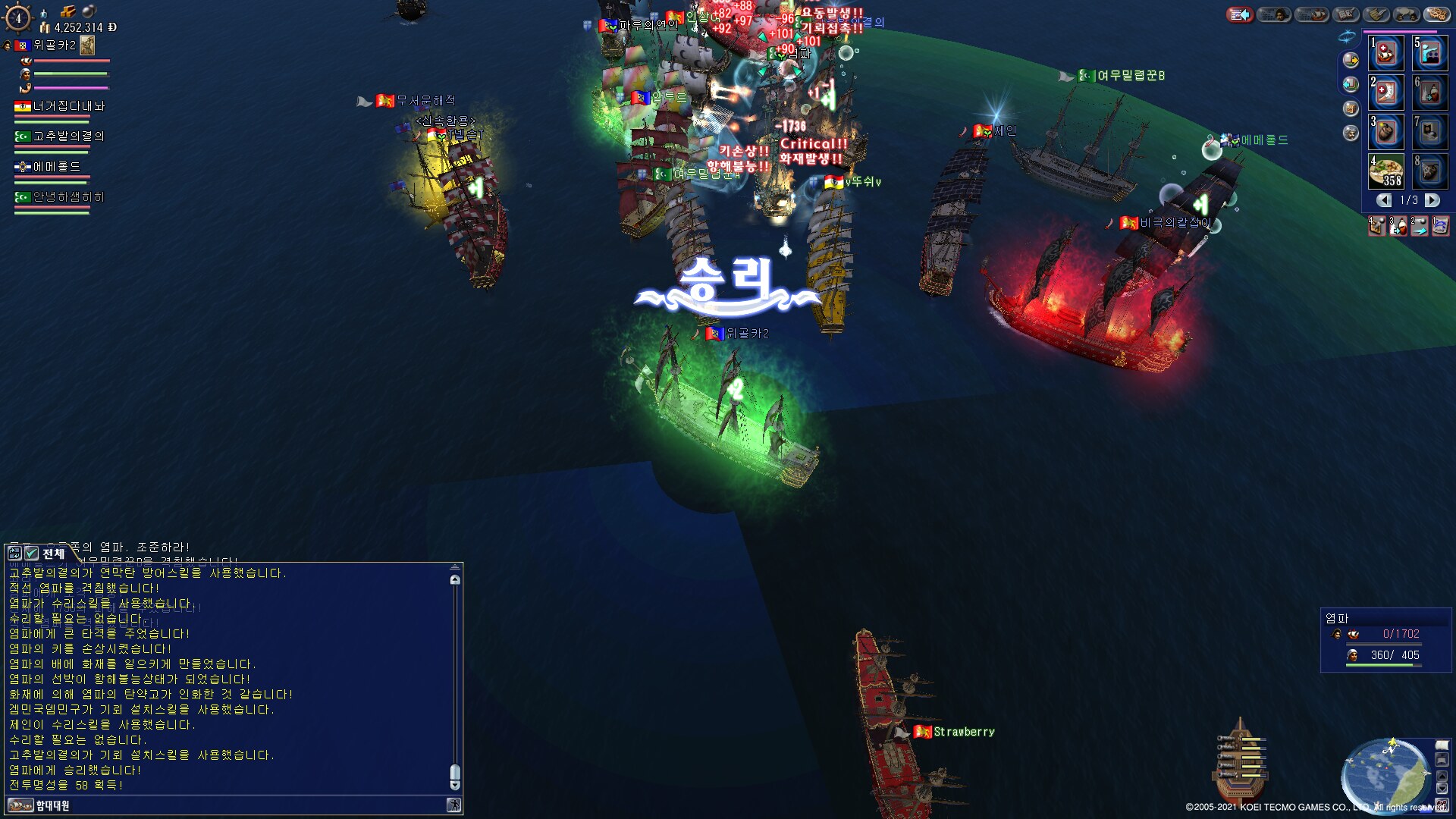This screenshot has width=1456, height=819.
Task: Select fleet member 고추밭의결의 in party list
Action: point(68,136)
